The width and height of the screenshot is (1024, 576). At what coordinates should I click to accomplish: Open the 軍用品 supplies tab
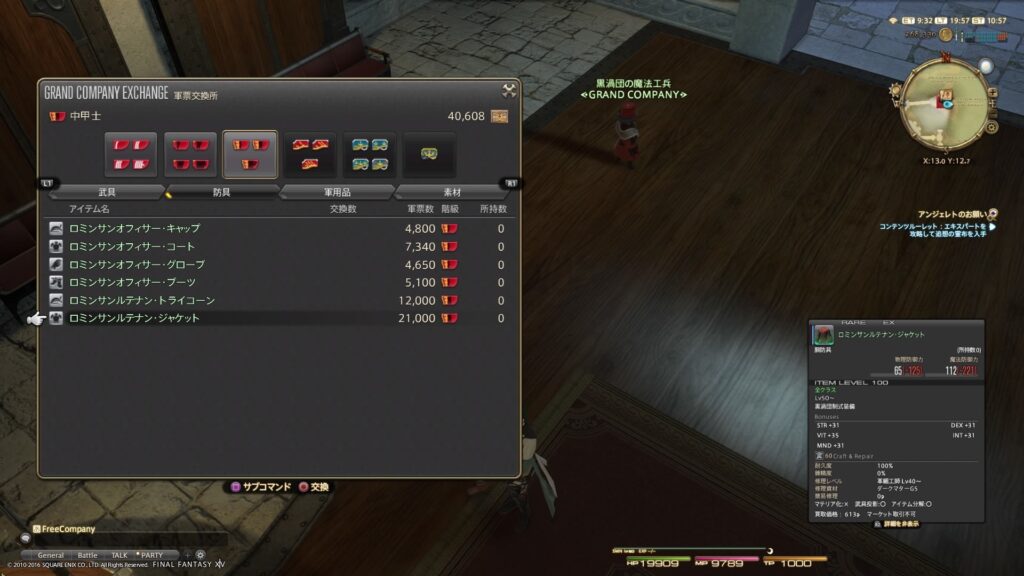(336, 192)
